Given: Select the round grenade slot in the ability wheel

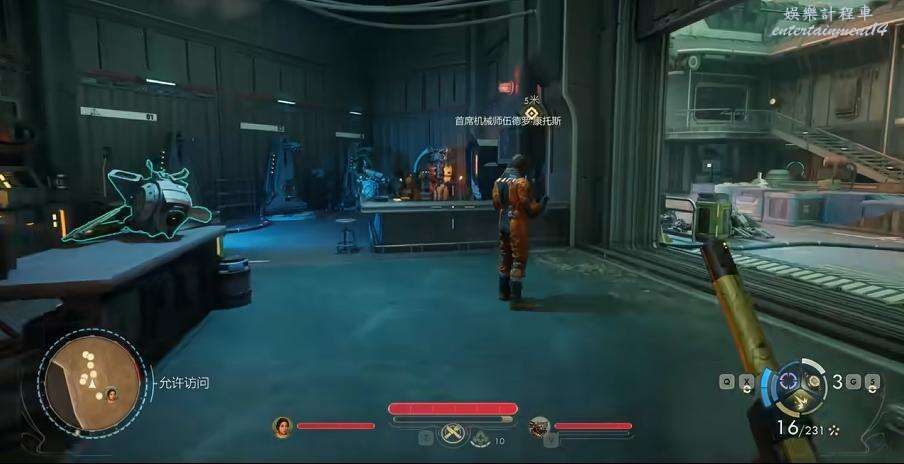Looking at the screenshot, I should (x=815, y=381).
